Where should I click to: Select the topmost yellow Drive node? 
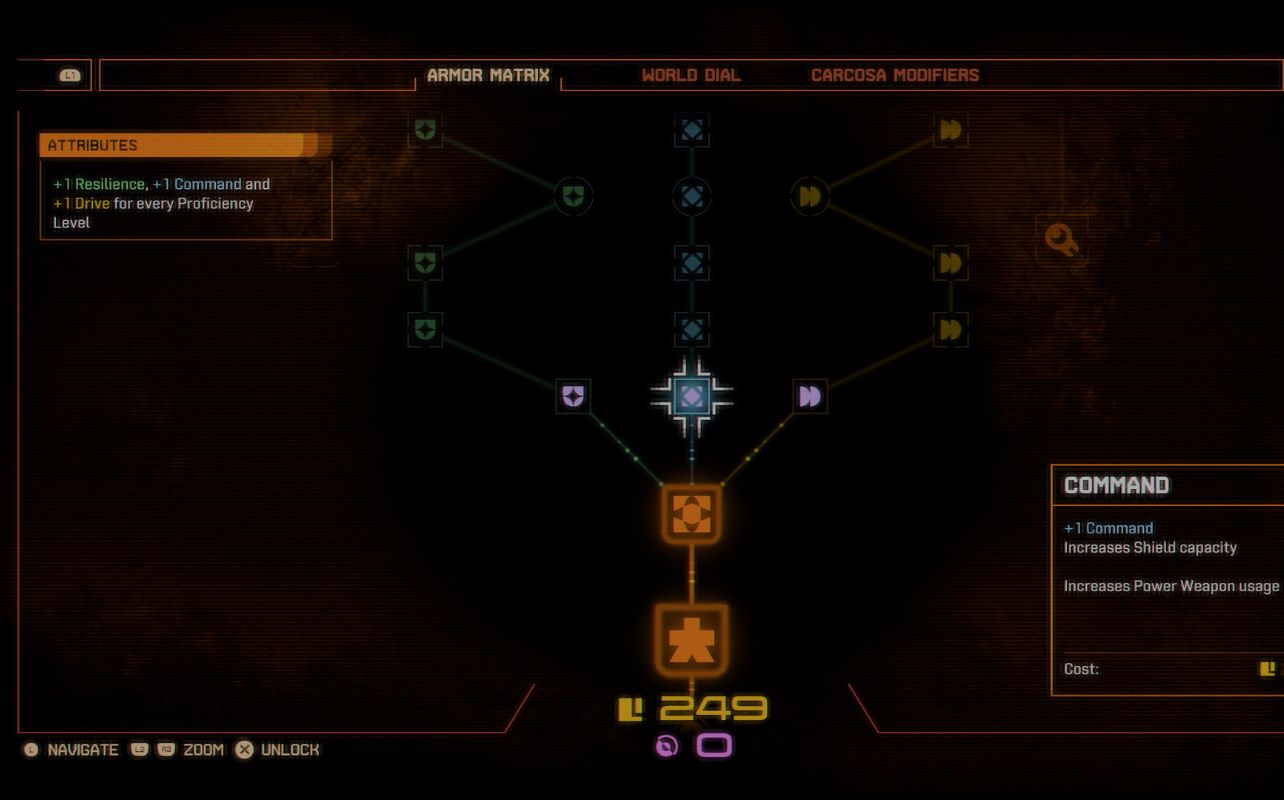[951, 129]
